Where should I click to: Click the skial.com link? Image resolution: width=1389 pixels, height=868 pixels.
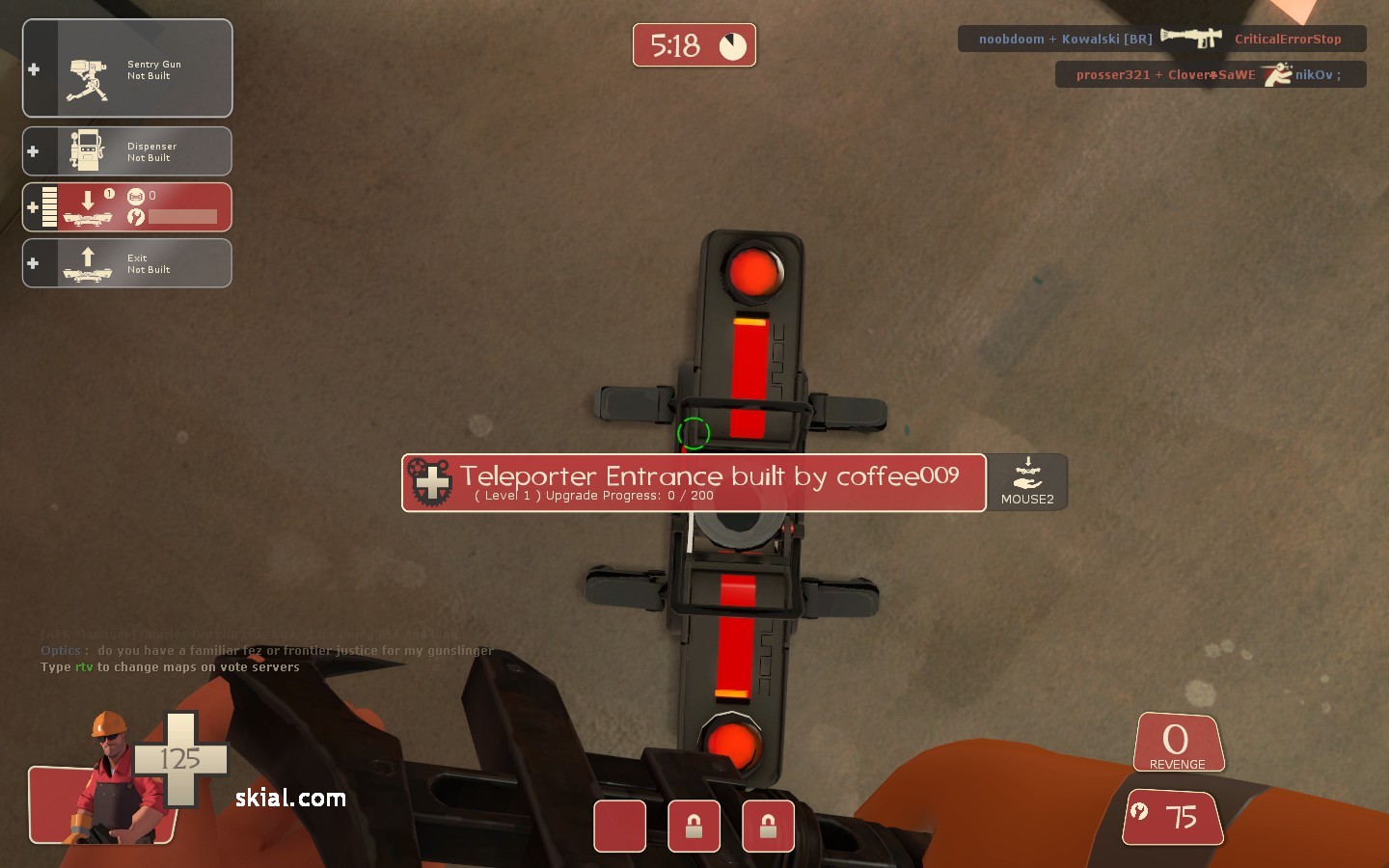click(288, 798)
